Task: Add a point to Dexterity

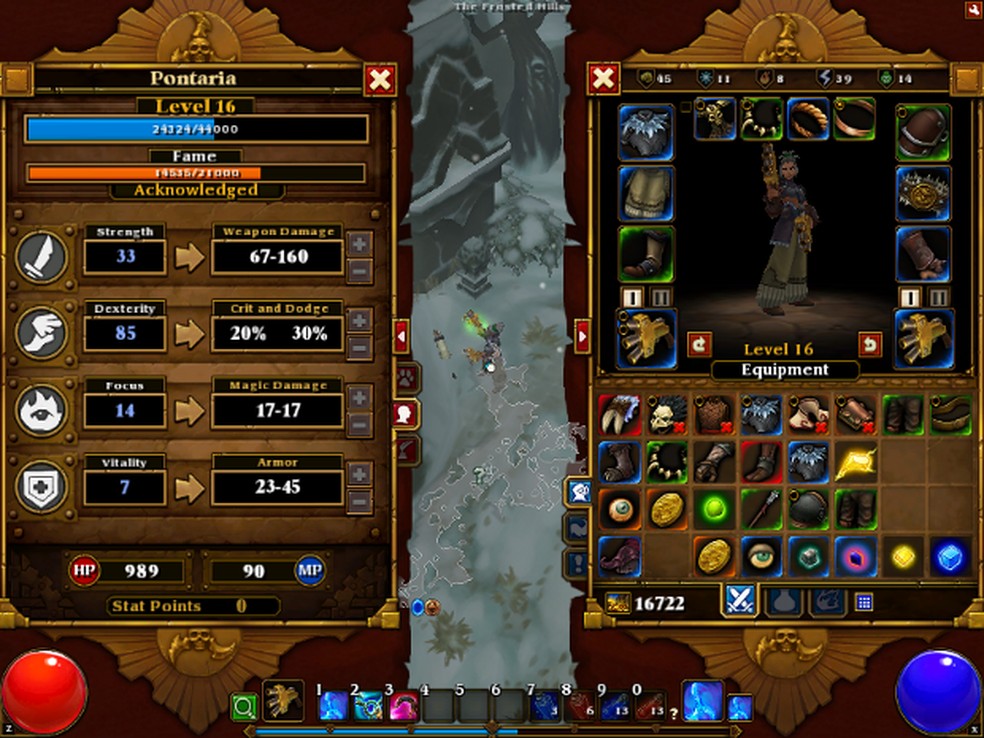Action: click(361, 320)
